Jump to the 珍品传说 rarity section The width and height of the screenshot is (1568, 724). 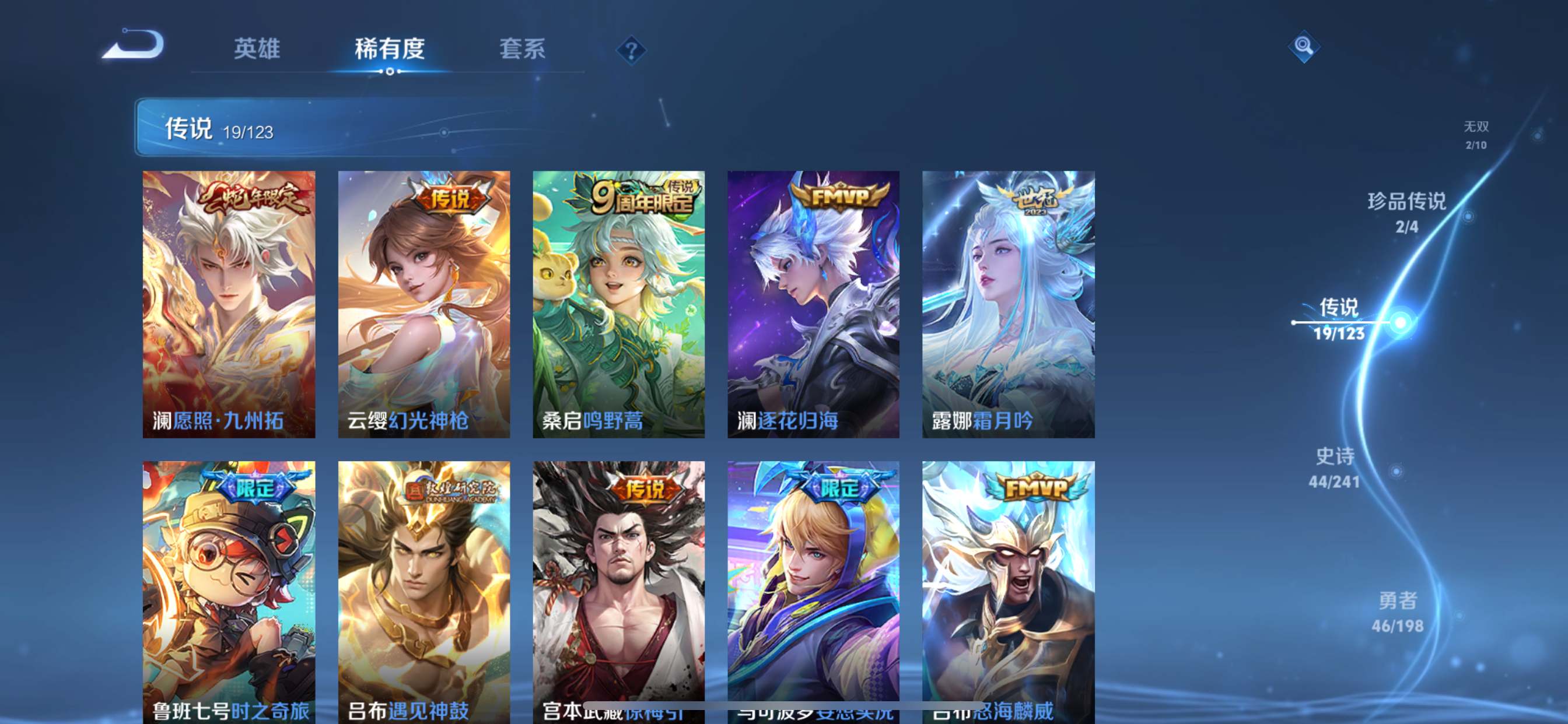point(1406,212)
